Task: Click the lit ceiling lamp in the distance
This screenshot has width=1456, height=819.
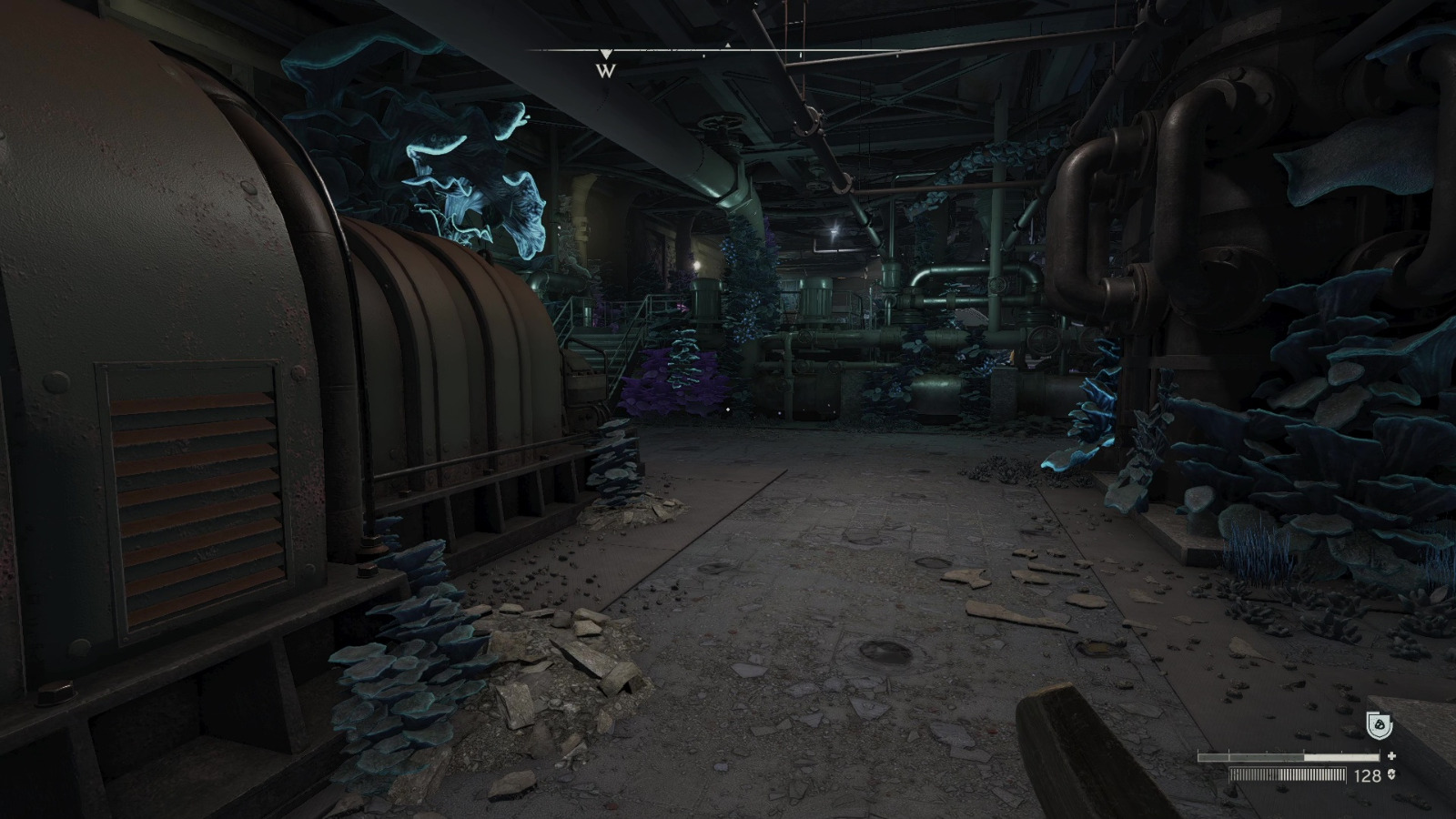Action: (833, 228)
